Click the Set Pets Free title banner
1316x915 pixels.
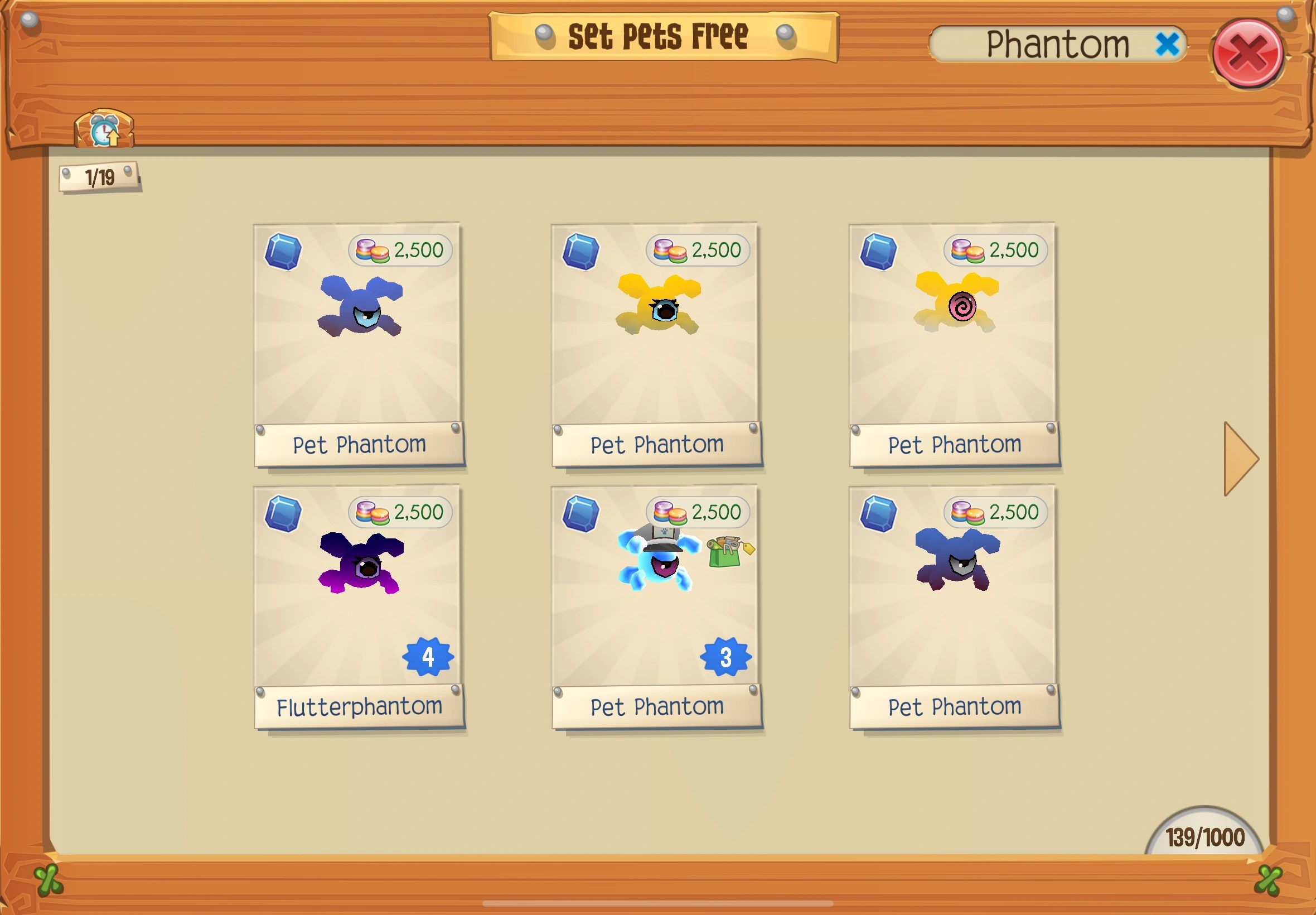coord(659,35)
